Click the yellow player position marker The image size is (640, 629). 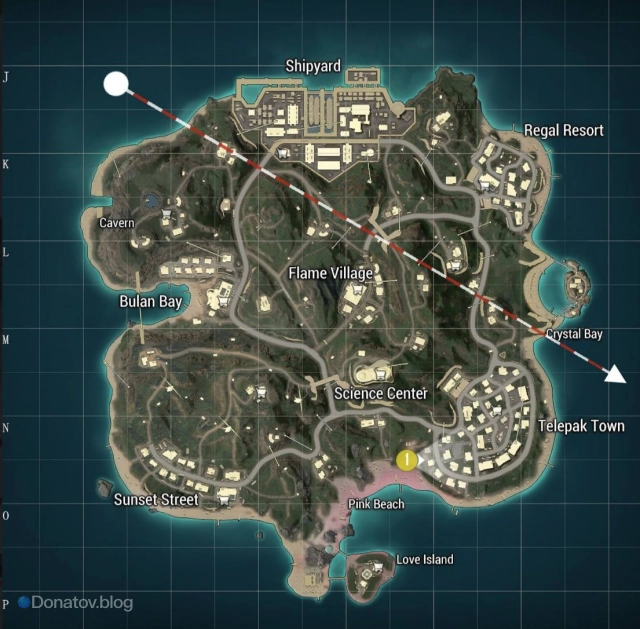click(406, 460)
